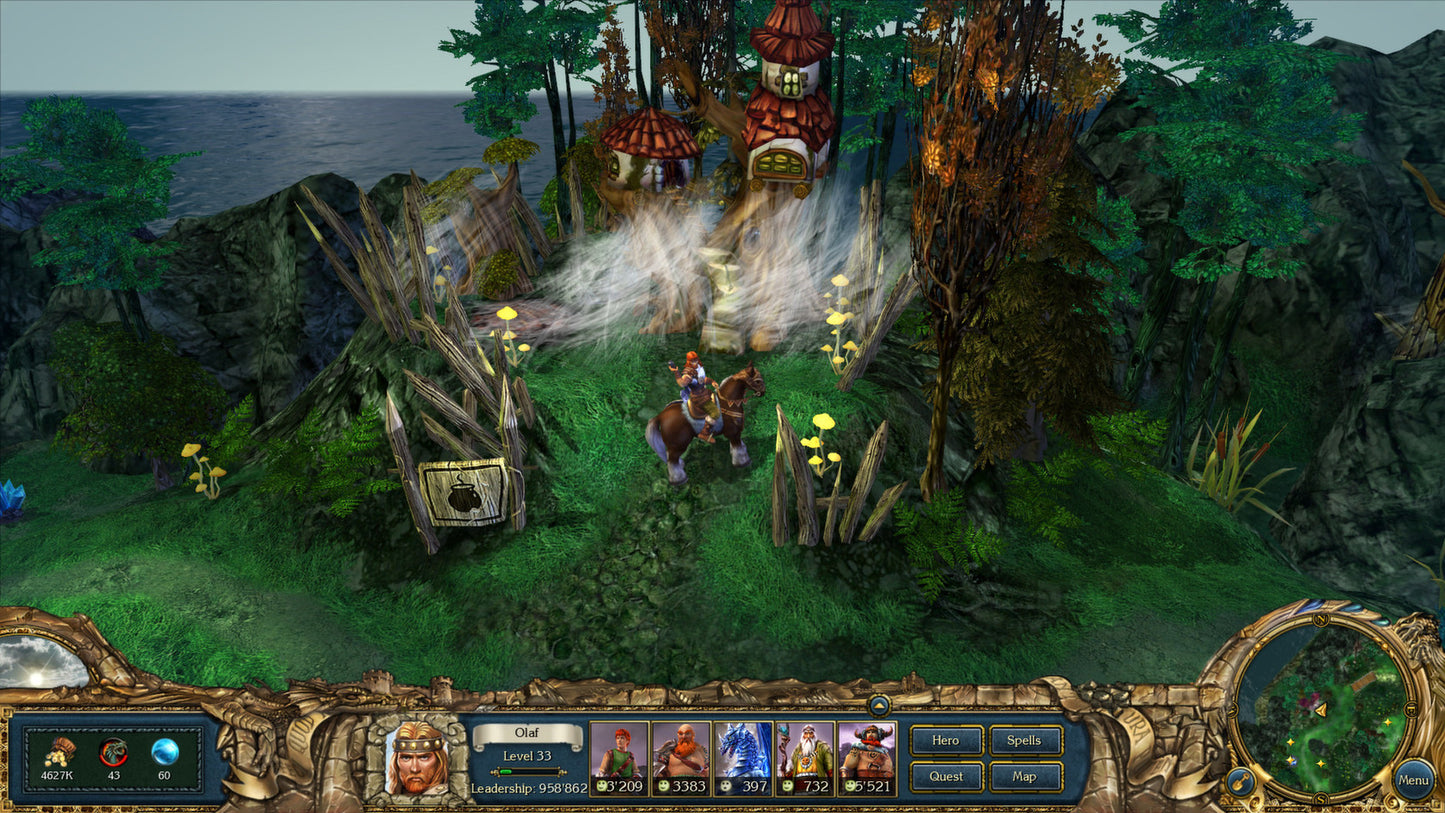Image resolution: width=1445 pixels, height=813 pixels.
Task: Open the Hero screen
Action: (945, 741)
